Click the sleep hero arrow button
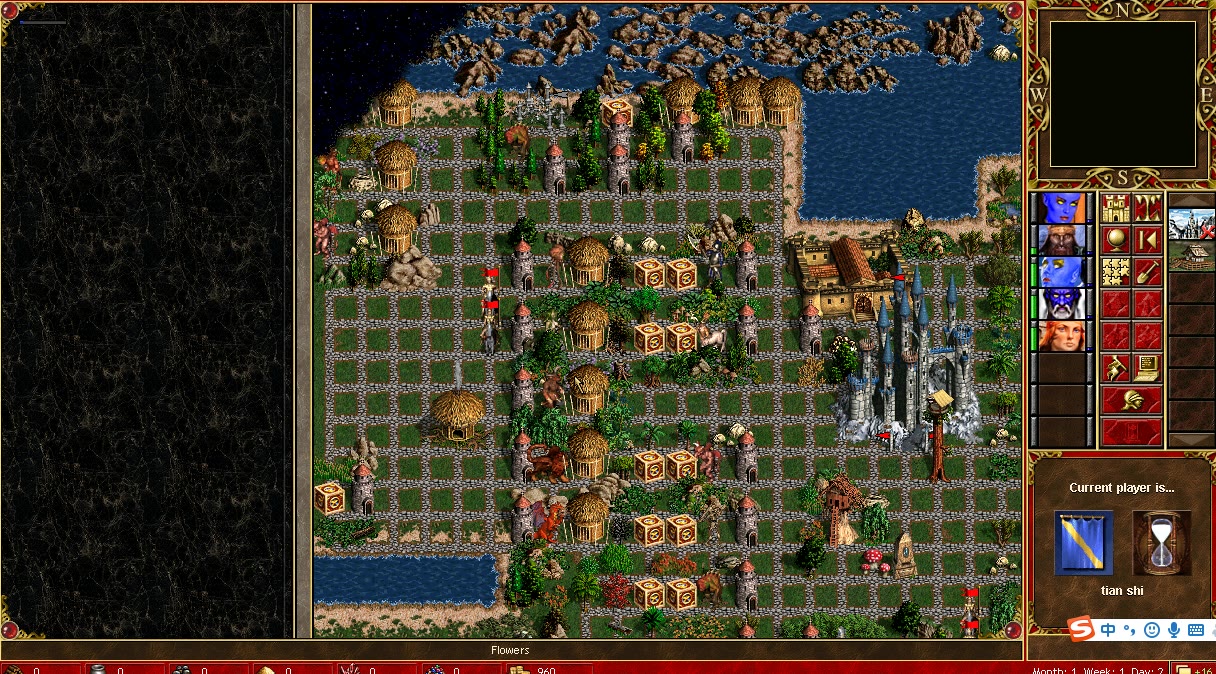Viewport: 1216px width, 674px height. (x=1147, y=240)
